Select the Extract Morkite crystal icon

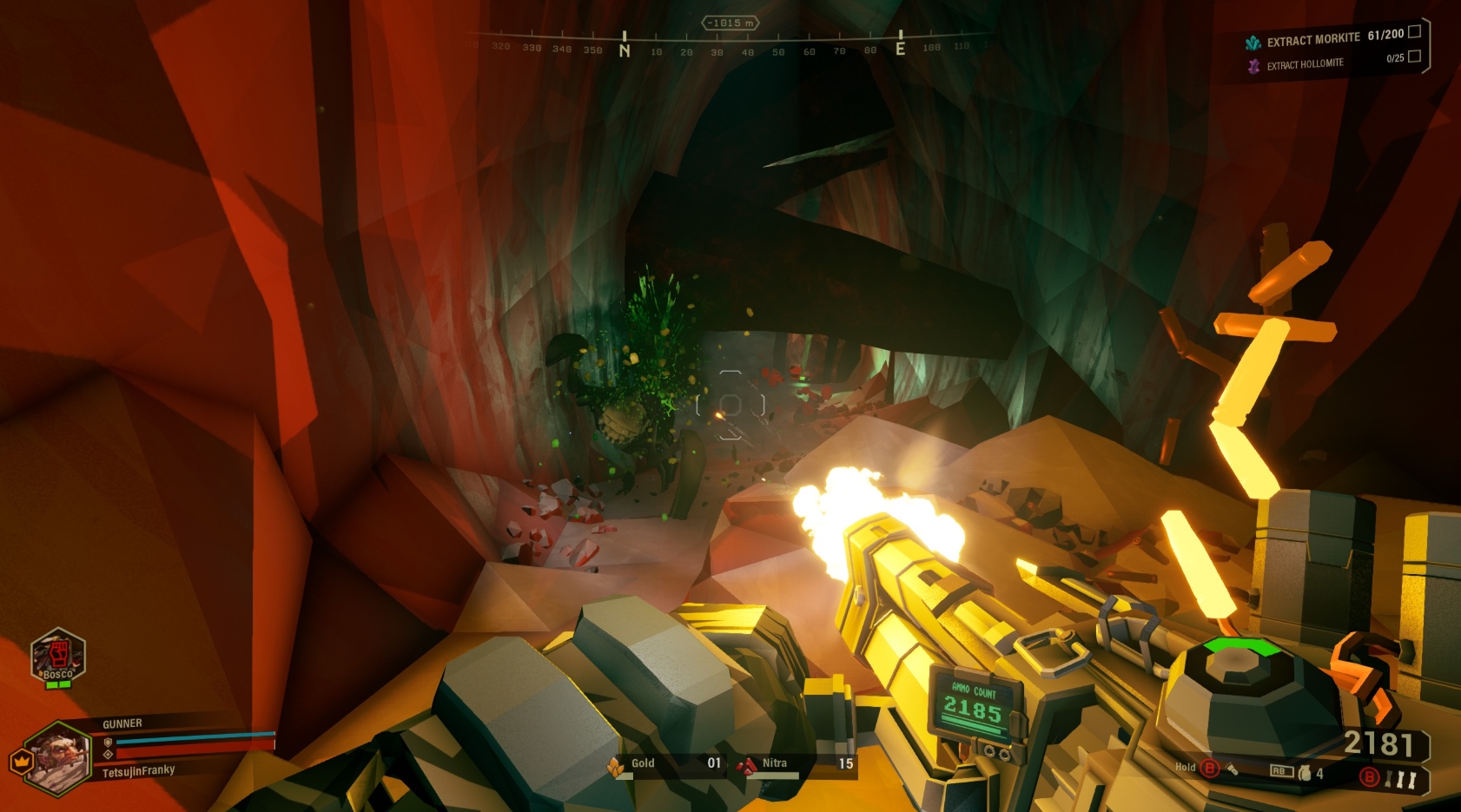(x=1253, y=40)
